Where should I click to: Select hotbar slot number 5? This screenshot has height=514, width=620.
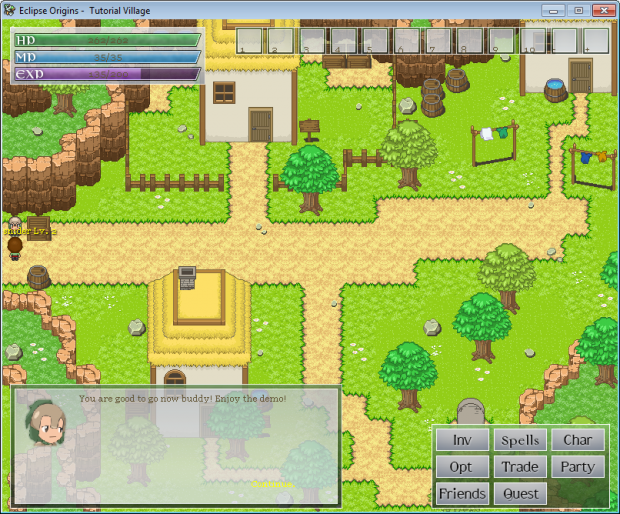click(x=375, y=41)
